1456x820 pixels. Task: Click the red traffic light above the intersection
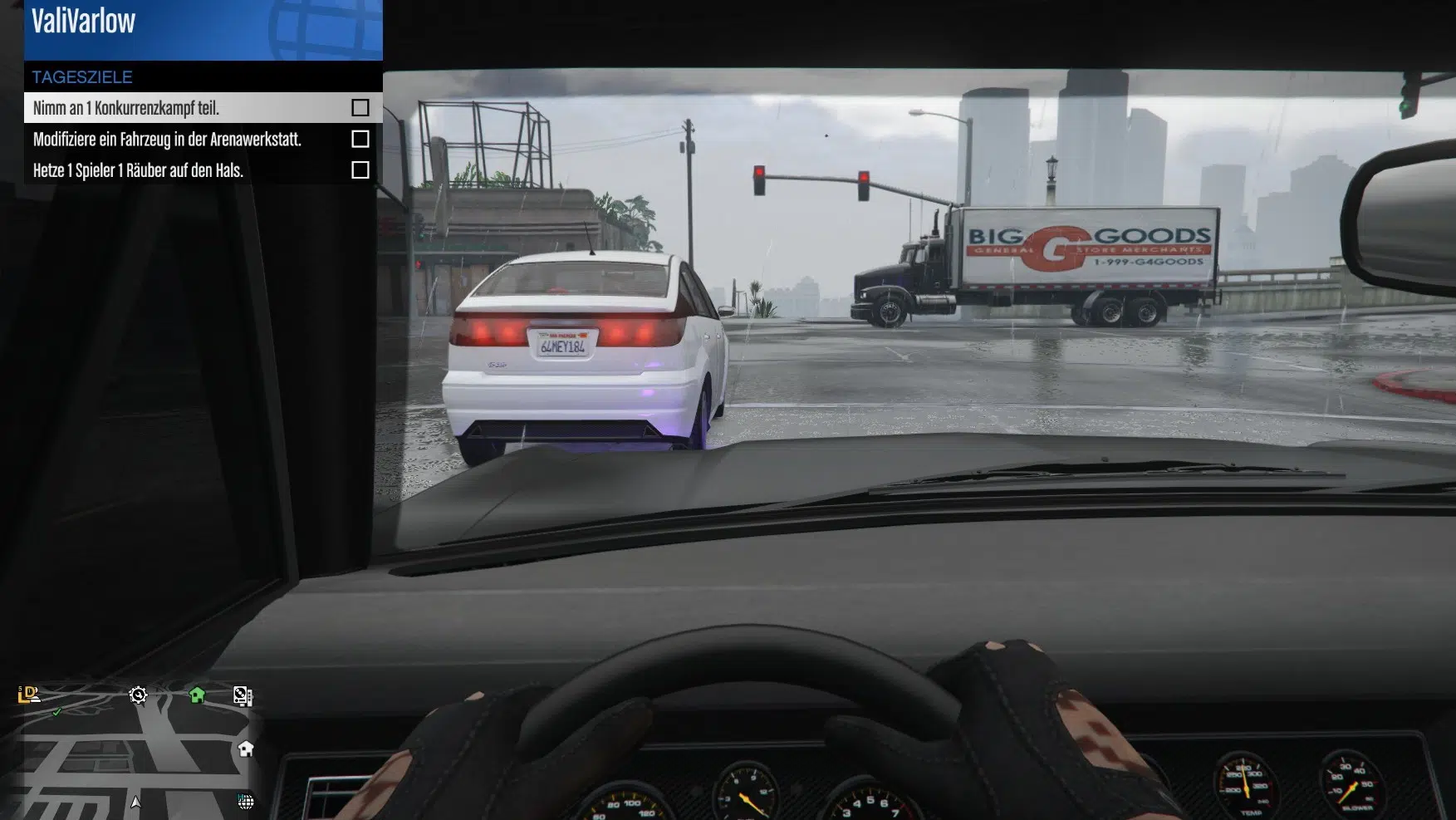click(x=760, y=172)
